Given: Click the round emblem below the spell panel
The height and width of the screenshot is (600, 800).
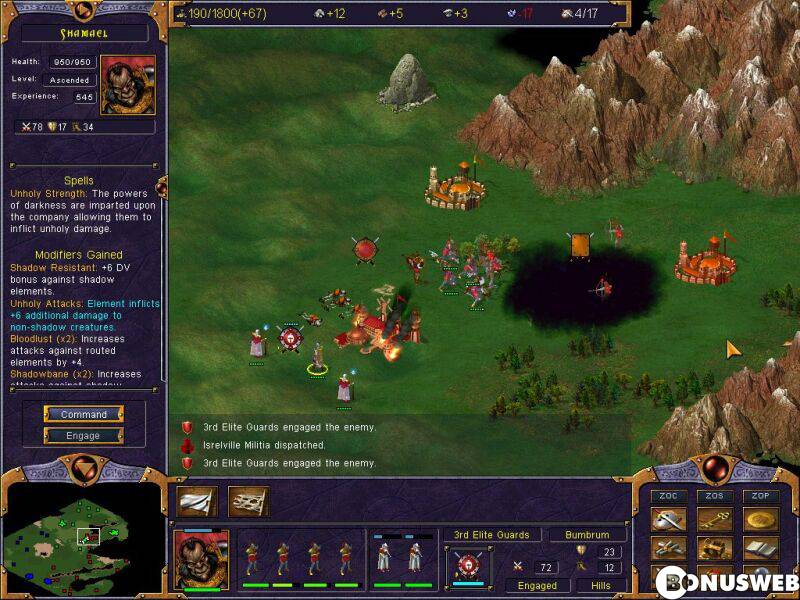Looking at the screenshot, I should pos(84,469).
